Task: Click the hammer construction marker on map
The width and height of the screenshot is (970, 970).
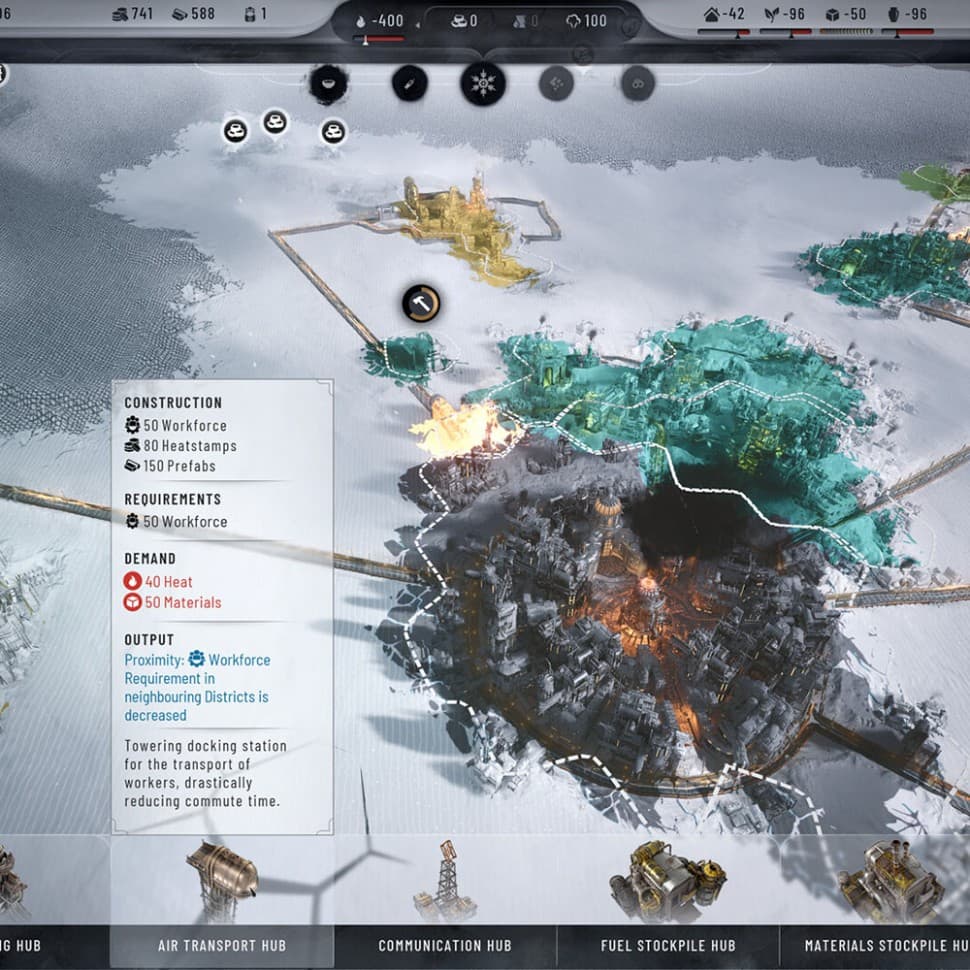Action: point(421,303)
